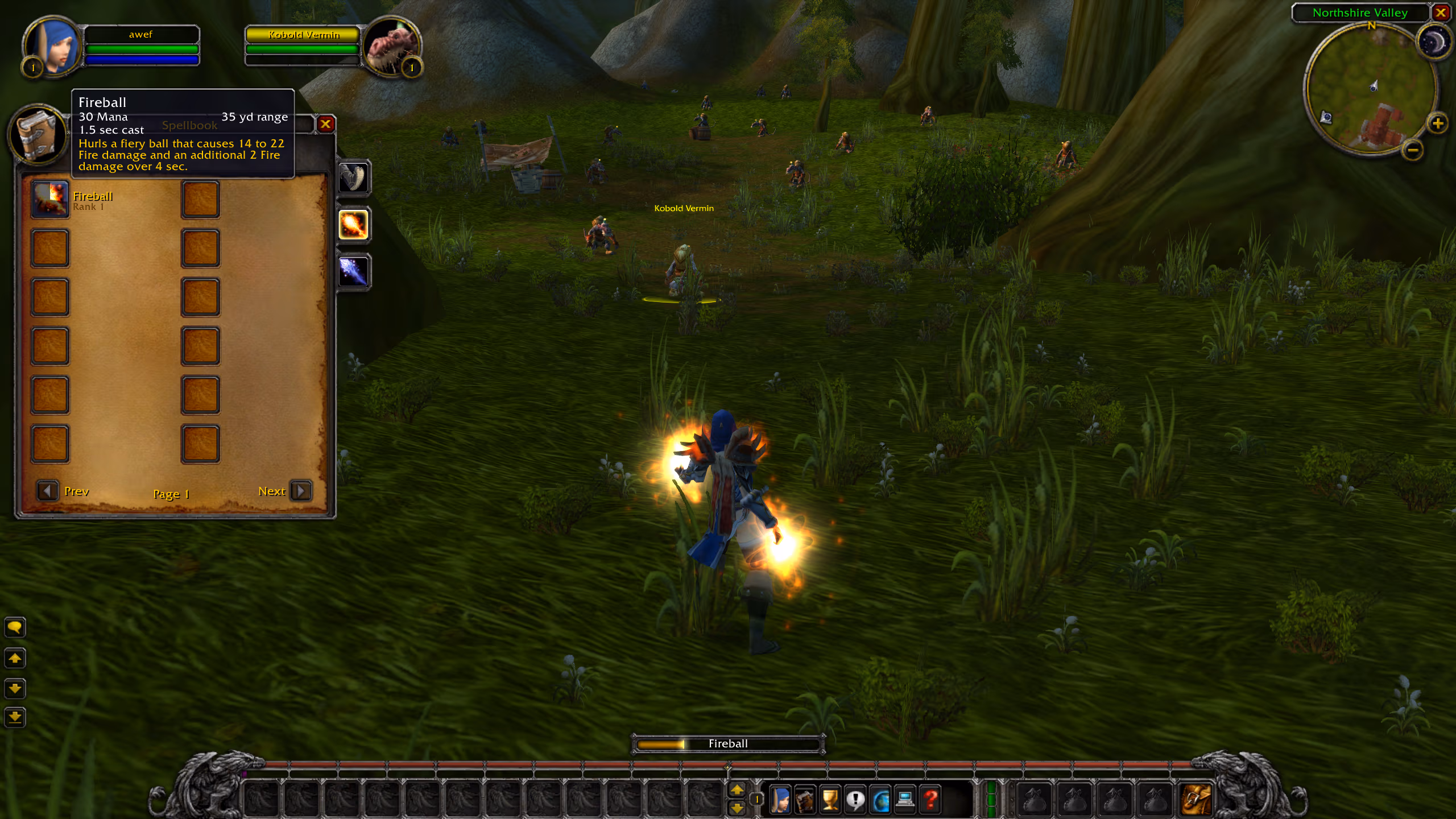The image size is (1456, 819).
Task: Hide the minimap with the X button
Action: click(1441, 13)
